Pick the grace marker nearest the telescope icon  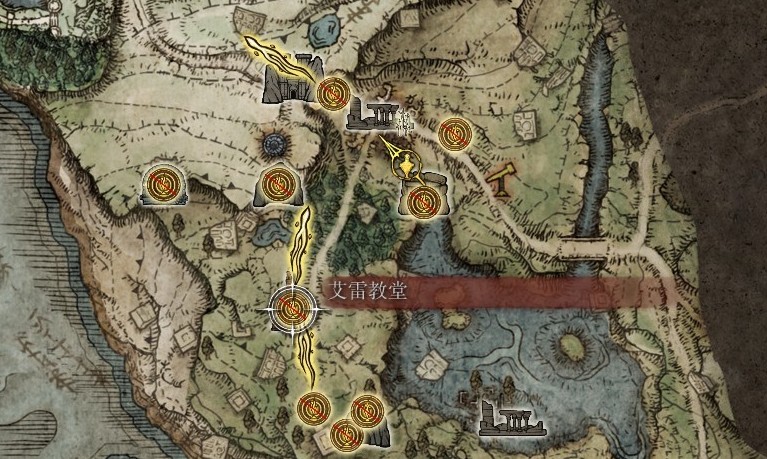pos(453,131)
